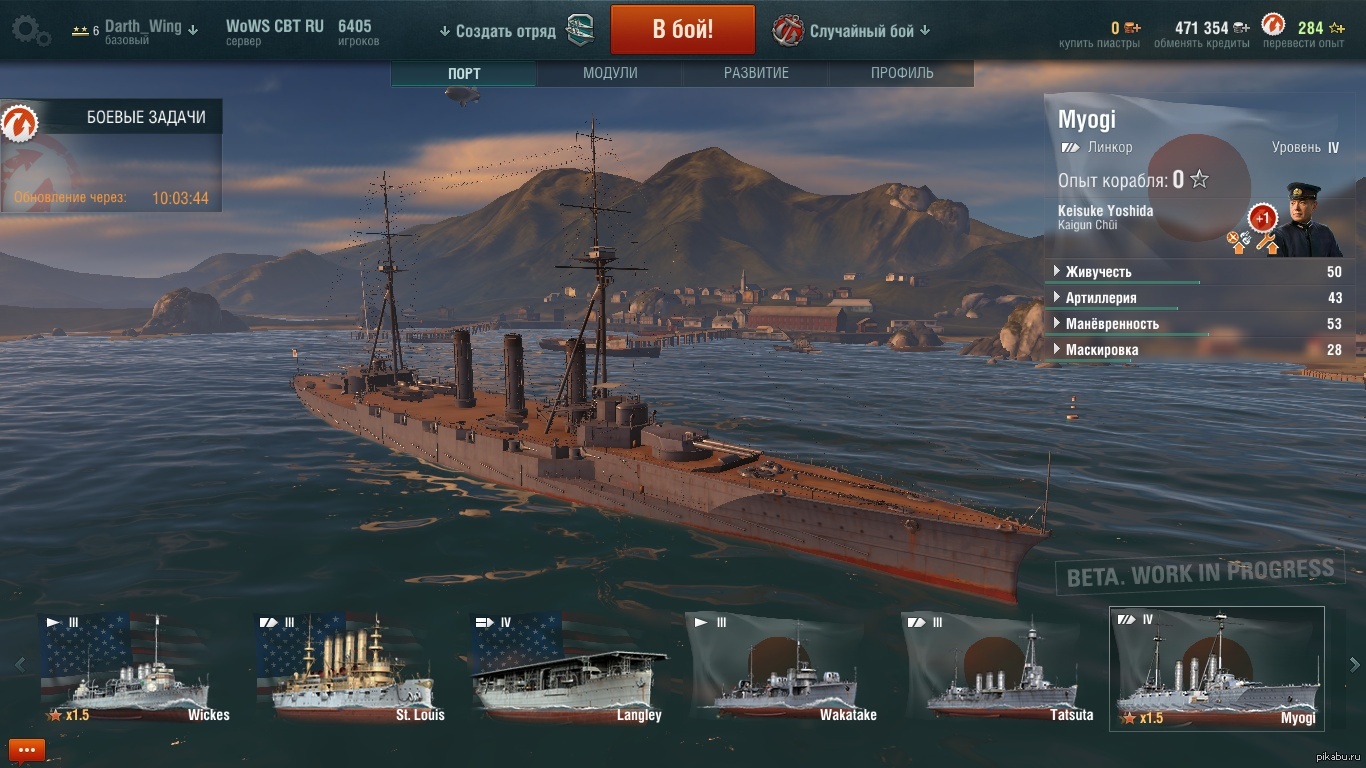Viewport: 1366px width, 768px height.
Task: Select the St. Louis ship card
Action: pos(352,668)
